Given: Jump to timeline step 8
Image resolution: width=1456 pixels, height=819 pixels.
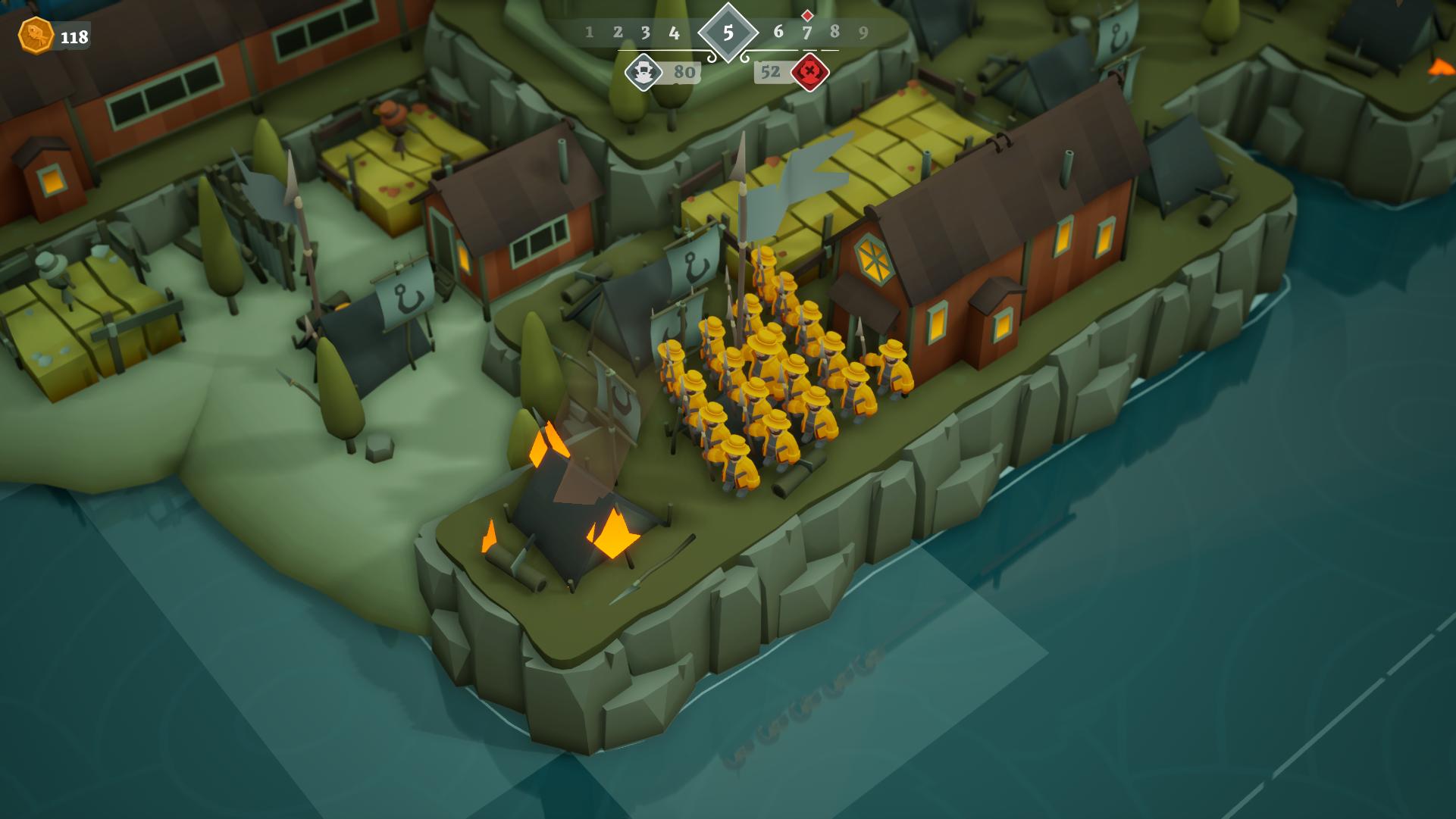Looking at the screenshot, I should (834, 32).
